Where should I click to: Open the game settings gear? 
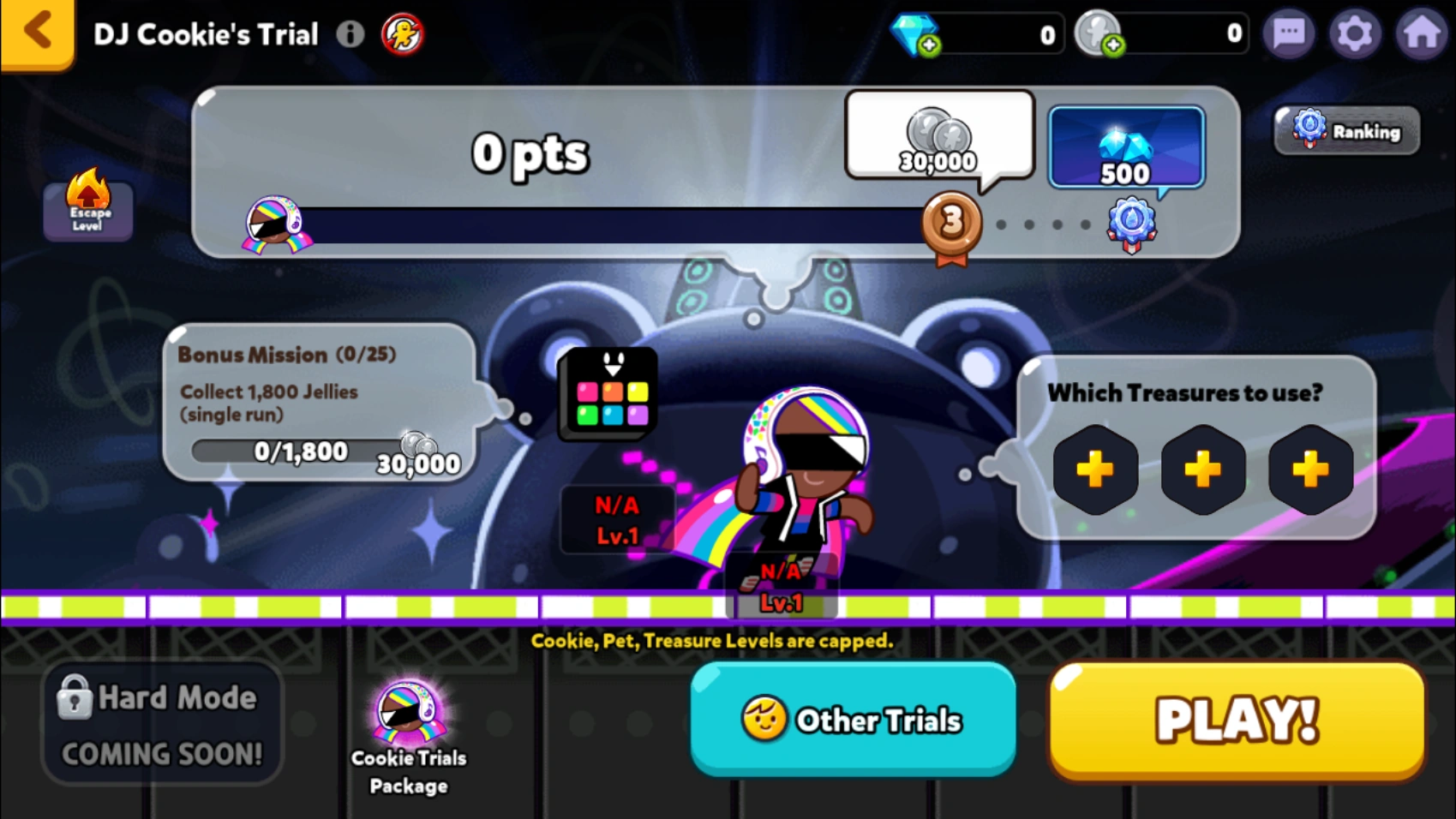coord(1355,33)
